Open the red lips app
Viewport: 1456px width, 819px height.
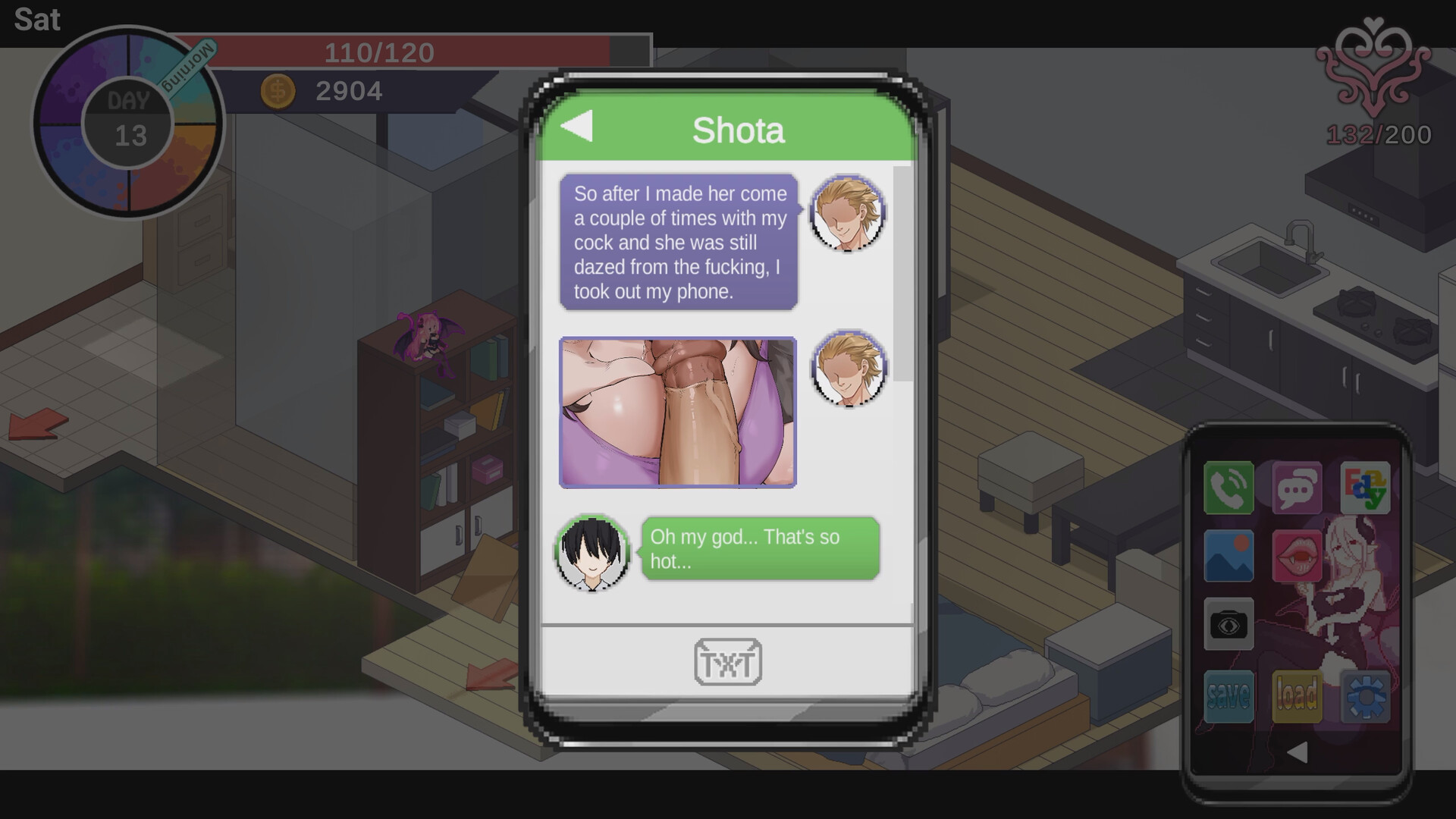pos(1297,556)
